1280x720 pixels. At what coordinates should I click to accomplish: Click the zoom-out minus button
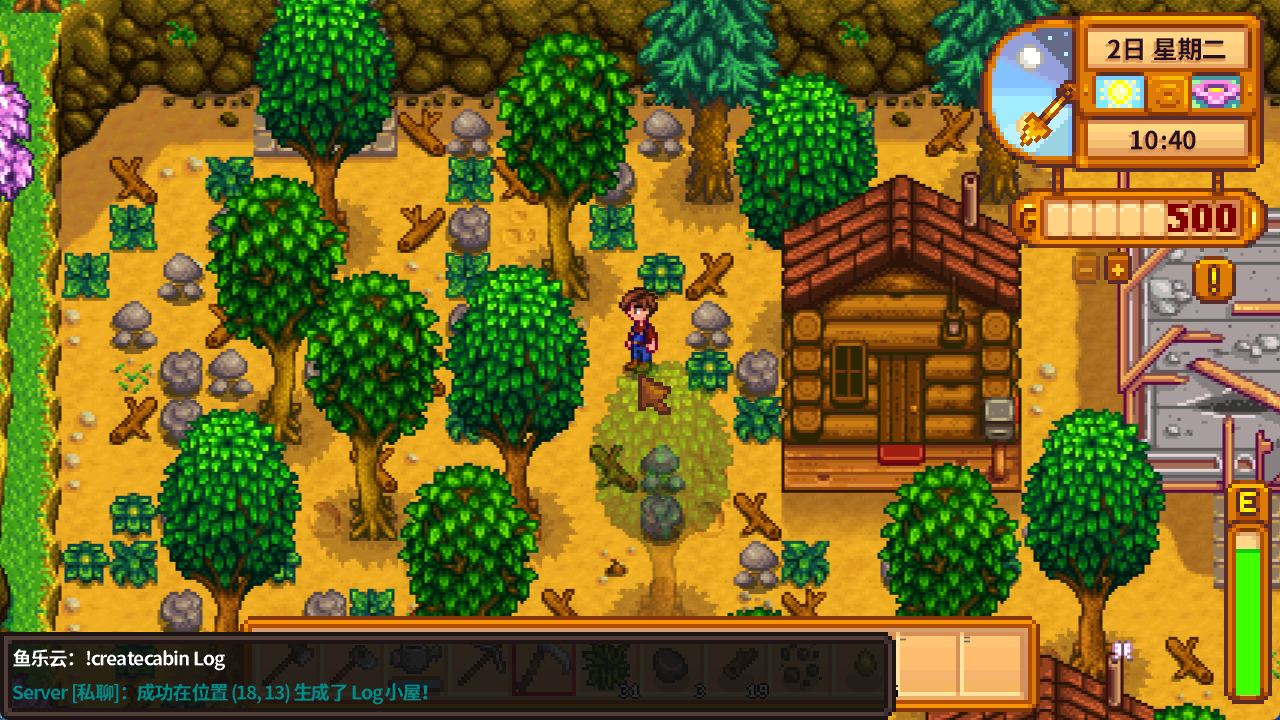[1086, 268]
